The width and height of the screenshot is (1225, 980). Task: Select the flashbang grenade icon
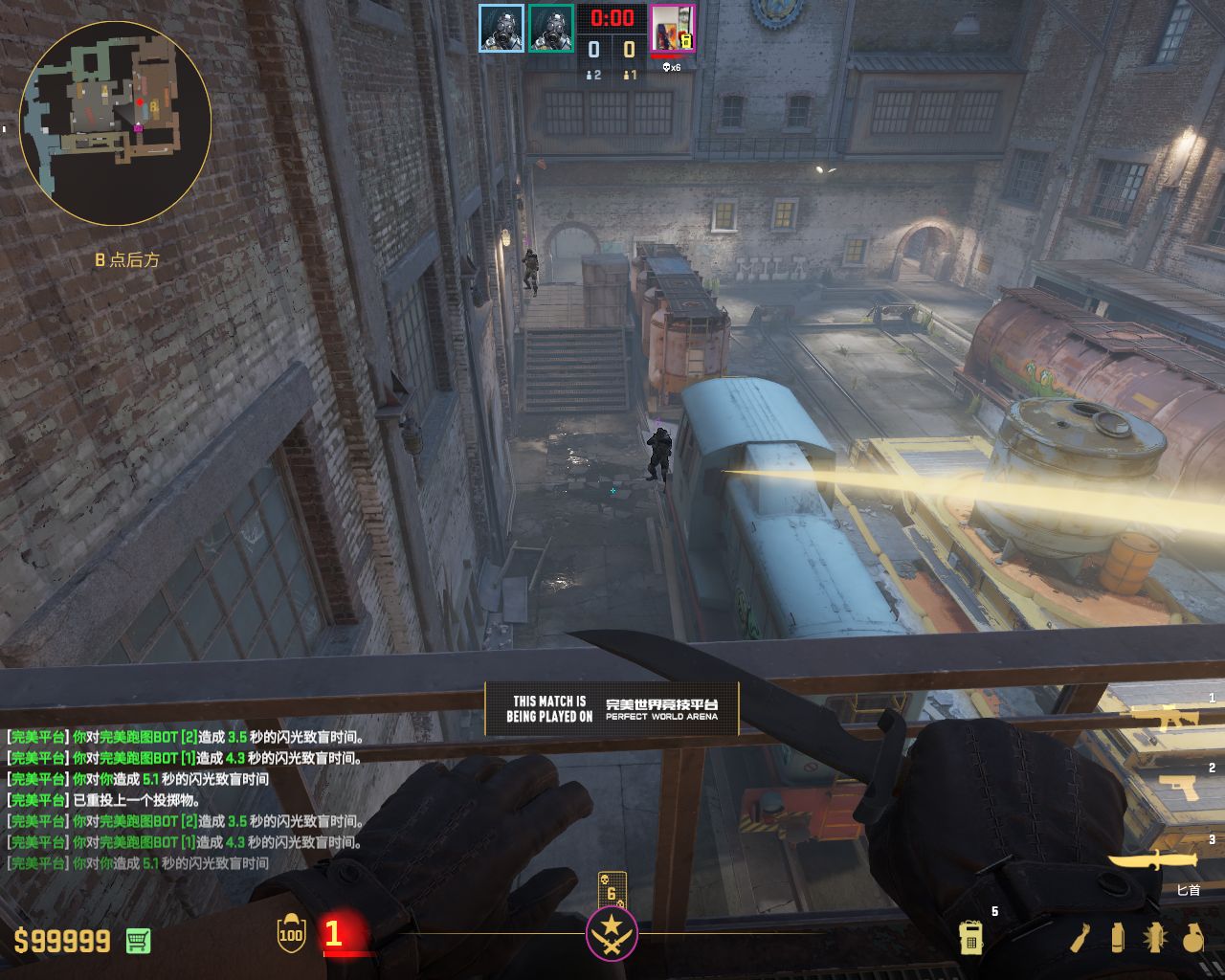(x=1154, y=938)
